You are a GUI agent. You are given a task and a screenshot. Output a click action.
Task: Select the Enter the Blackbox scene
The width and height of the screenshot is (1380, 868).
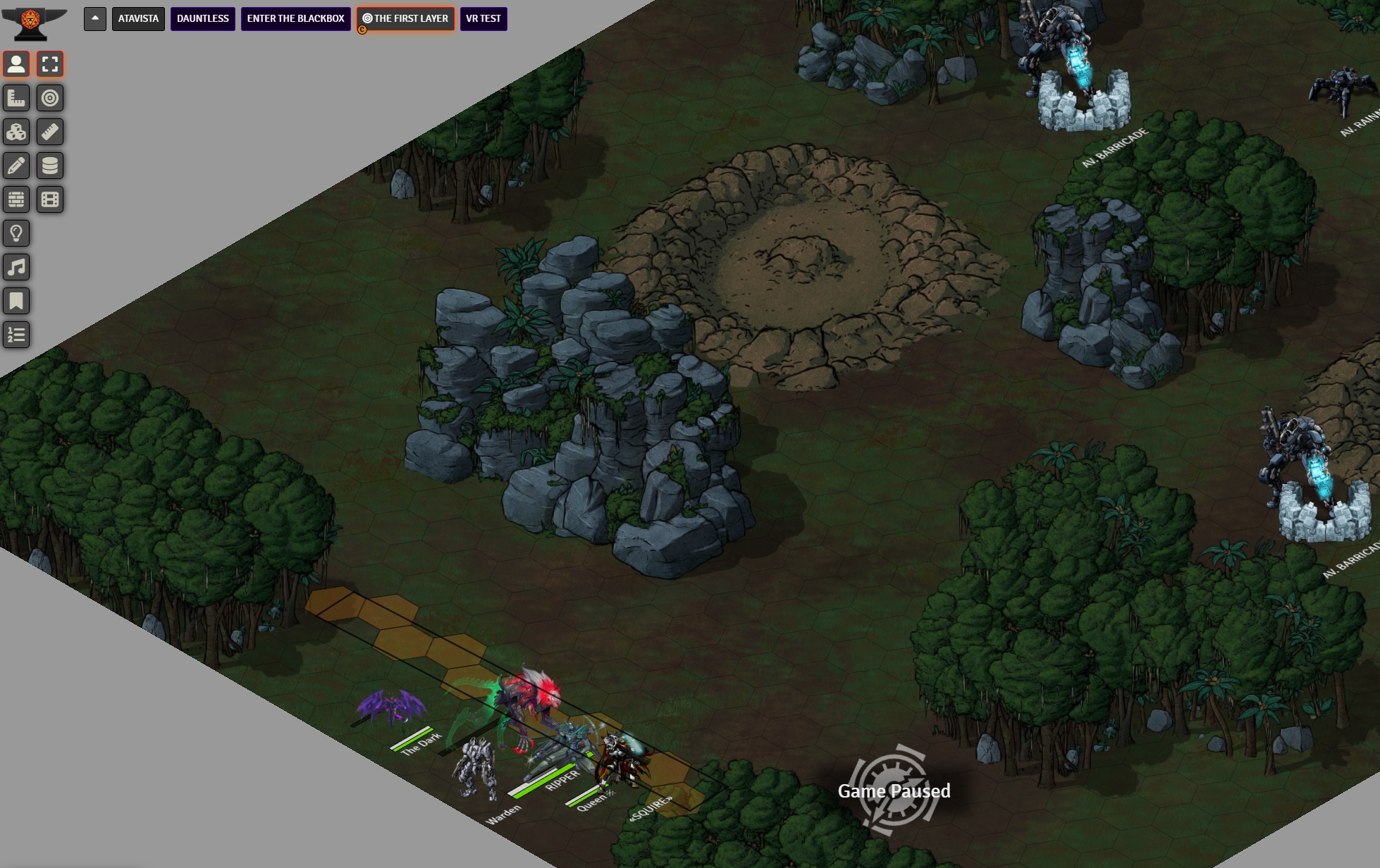[295, 19]
